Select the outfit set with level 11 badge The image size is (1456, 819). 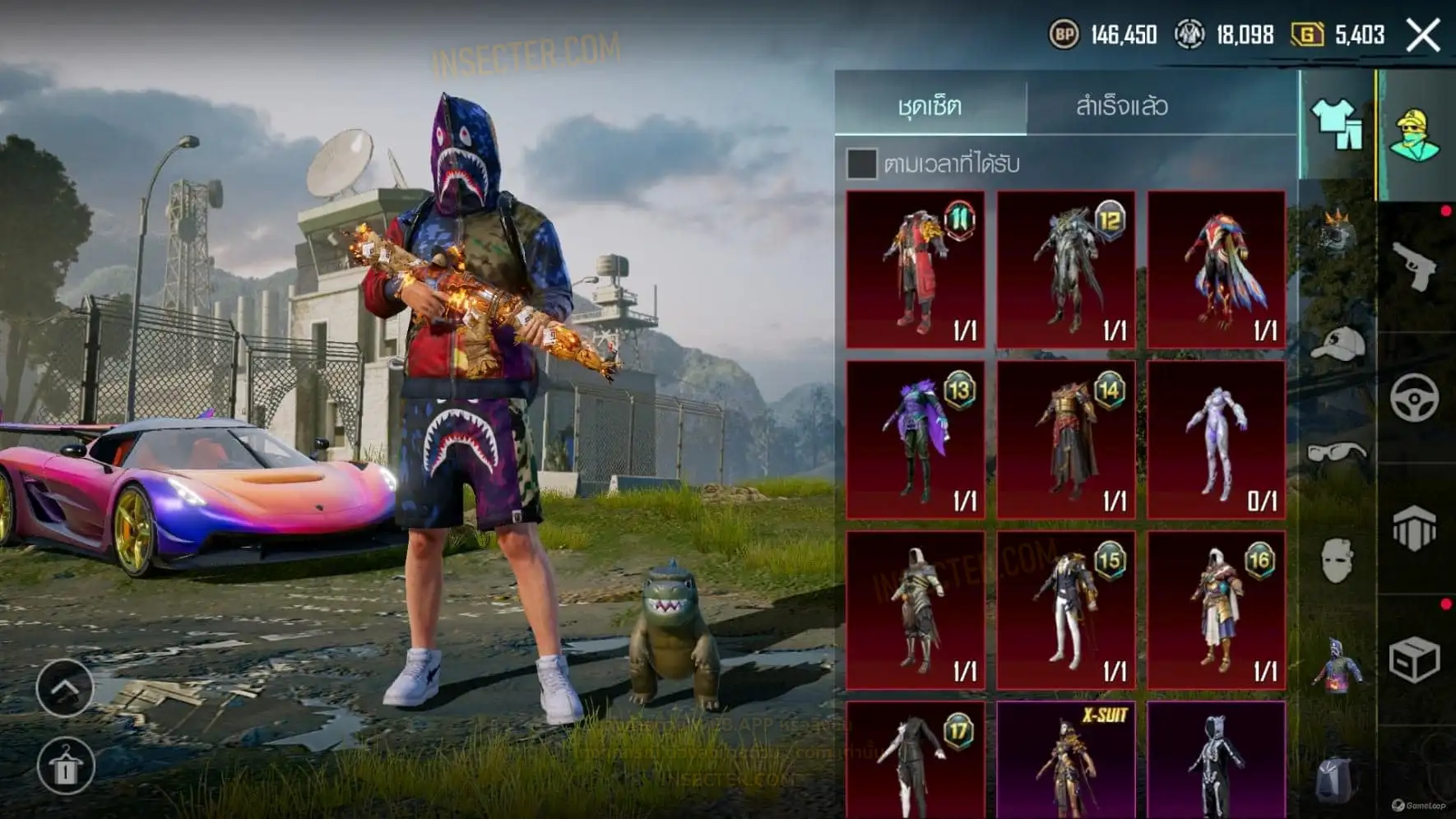pos(916,271)
